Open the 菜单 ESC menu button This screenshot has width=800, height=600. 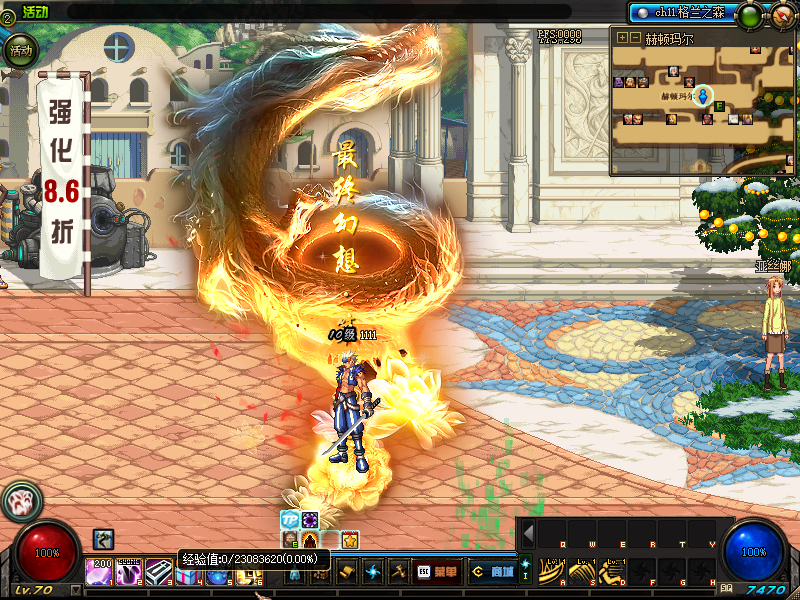tap(439, 572)
